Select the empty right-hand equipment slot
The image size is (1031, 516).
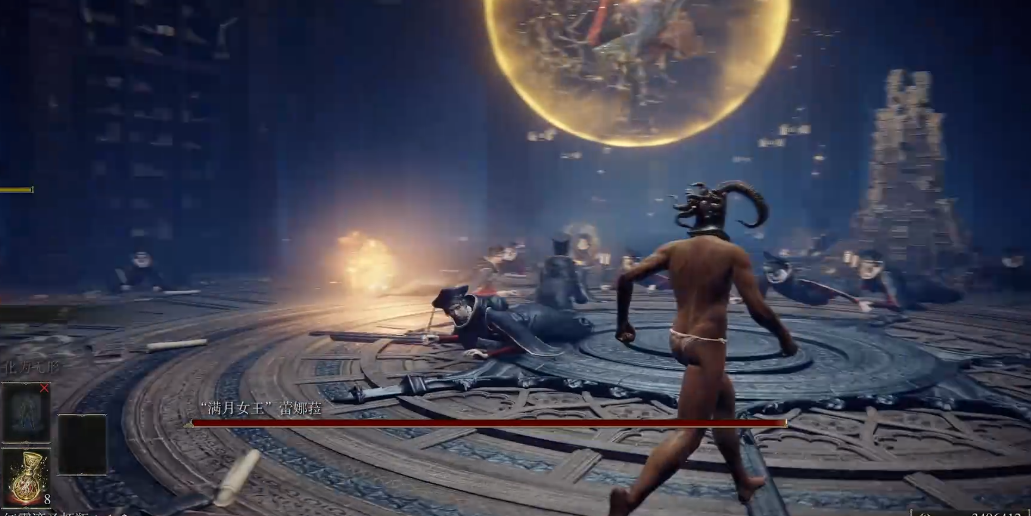pyautogui.click(x=82, y=444)
